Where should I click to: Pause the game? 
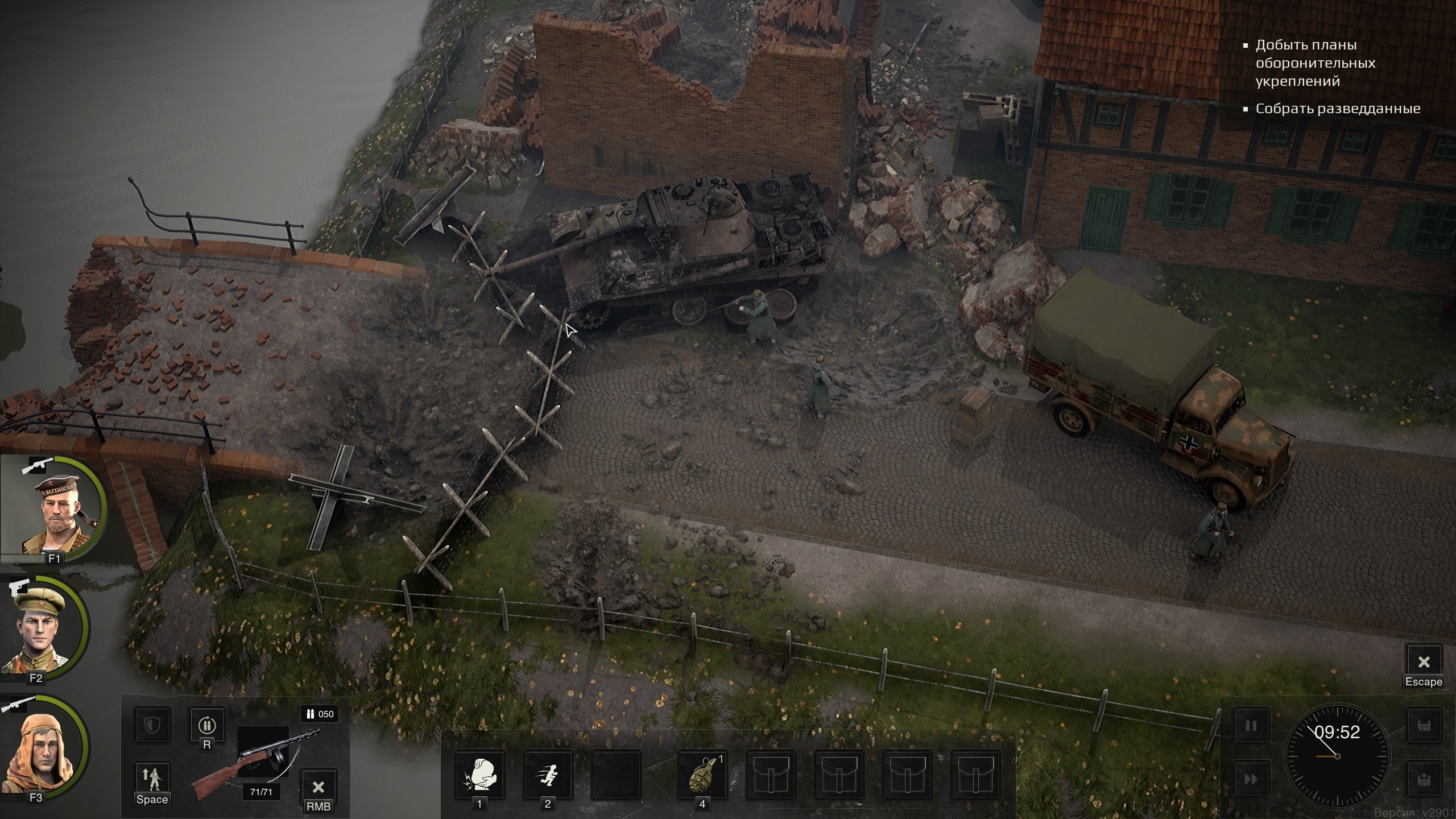(1251, 726)
